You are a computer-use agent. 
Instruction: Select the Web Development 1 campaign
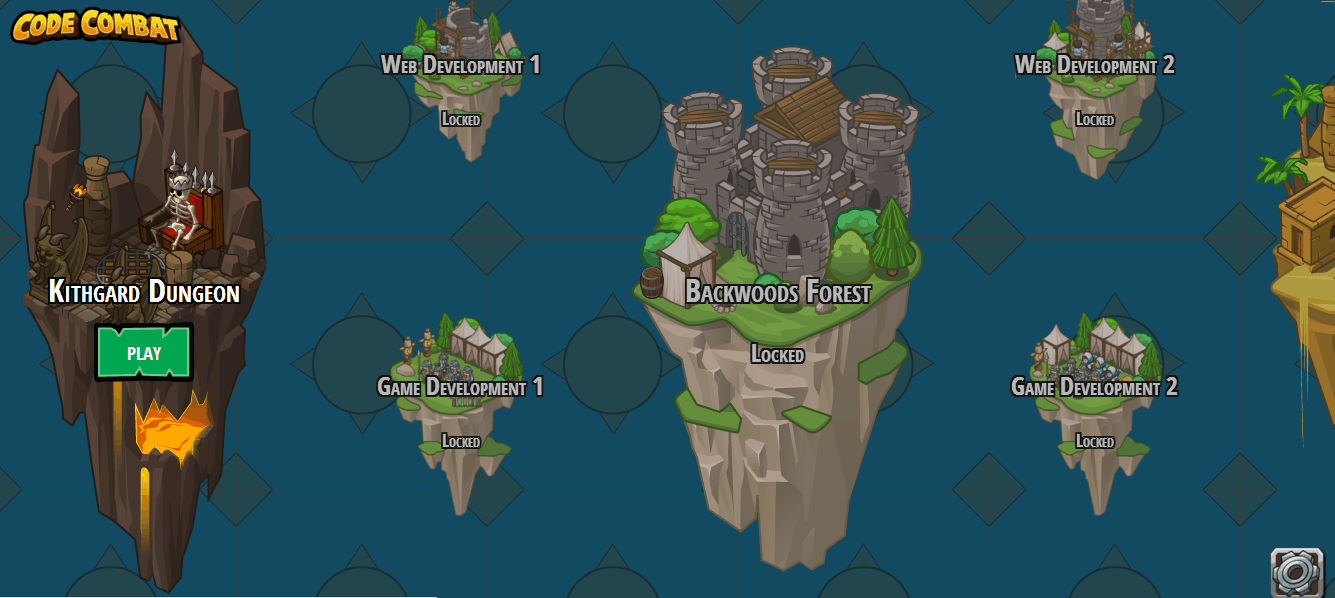pyautogui.click(x=460, y=66)
